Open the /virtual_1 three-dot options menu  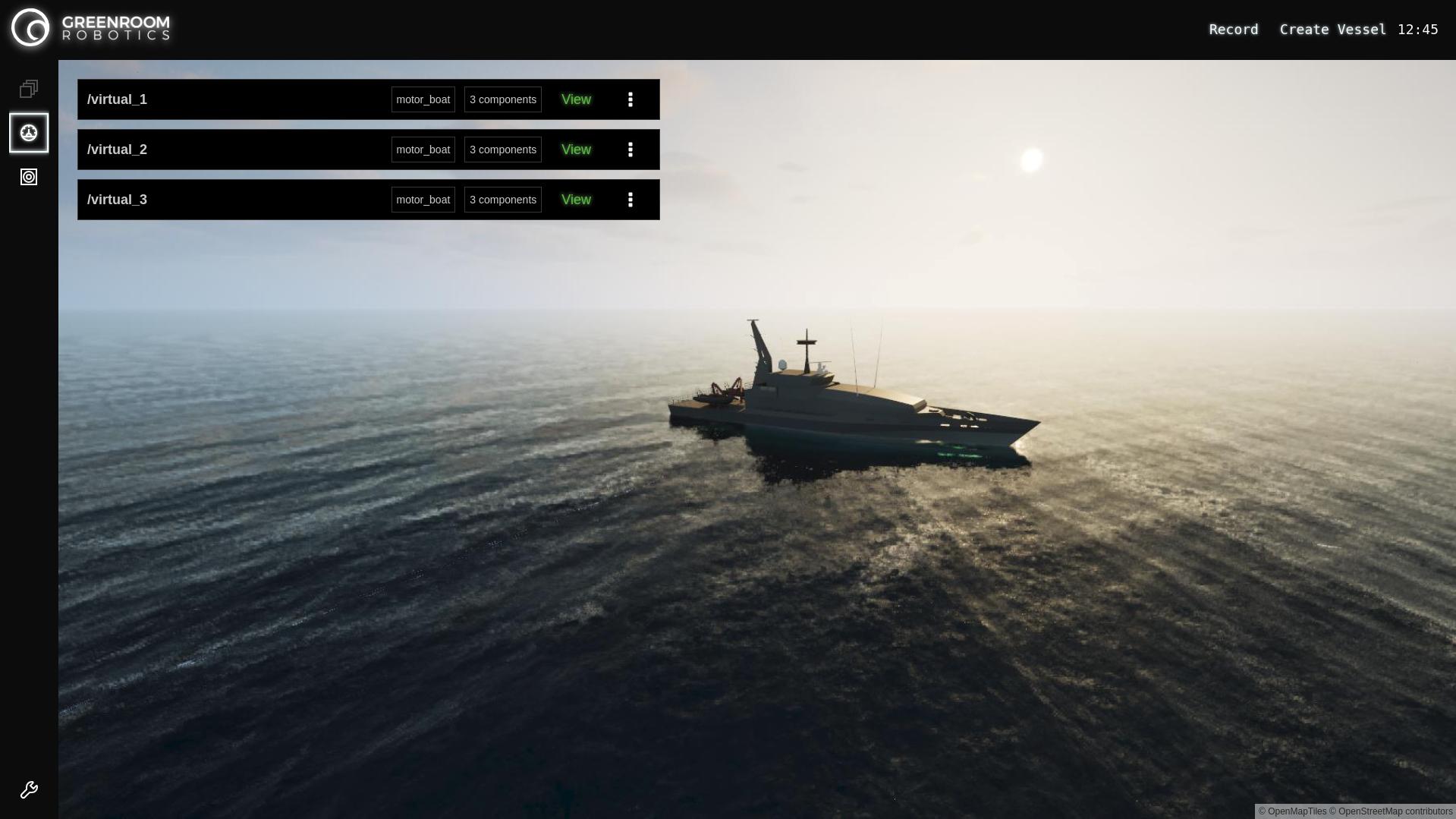coord(630,99)
